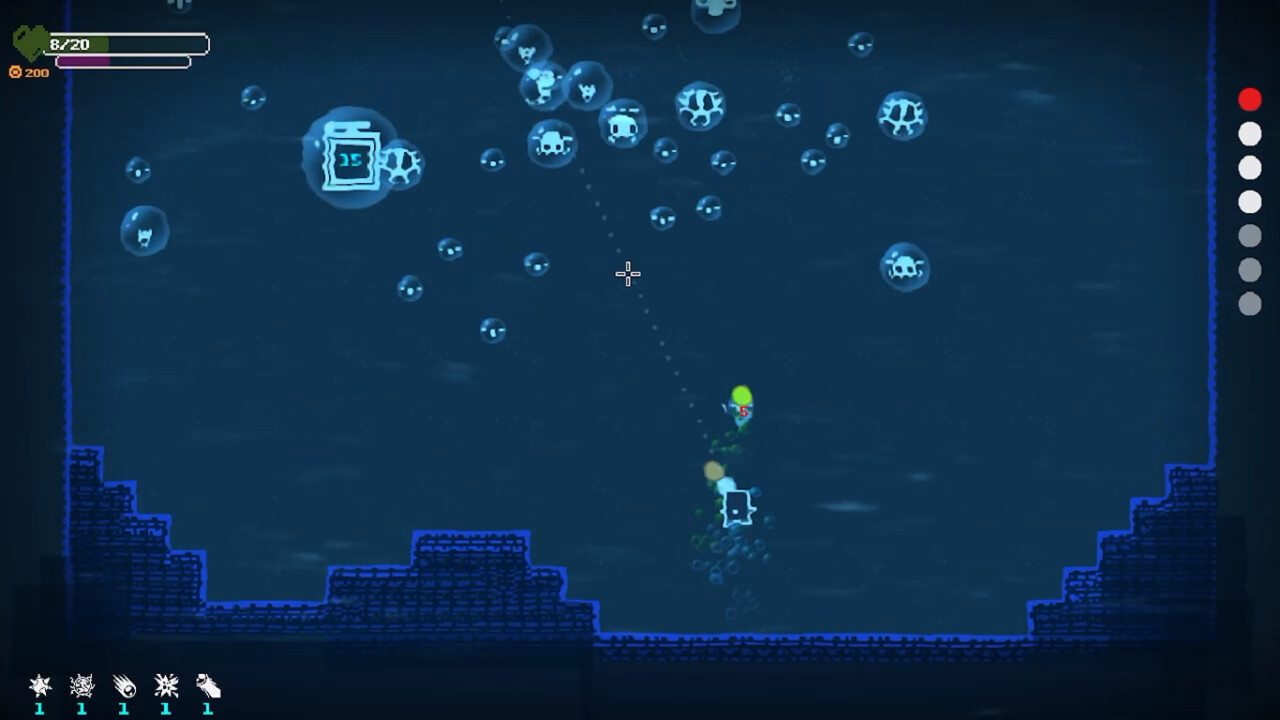This screenshot has height=720, width=1280.
Task: Click the 1 count under the mine weapon
Action: pyautogui.click(x=40, y=708)
